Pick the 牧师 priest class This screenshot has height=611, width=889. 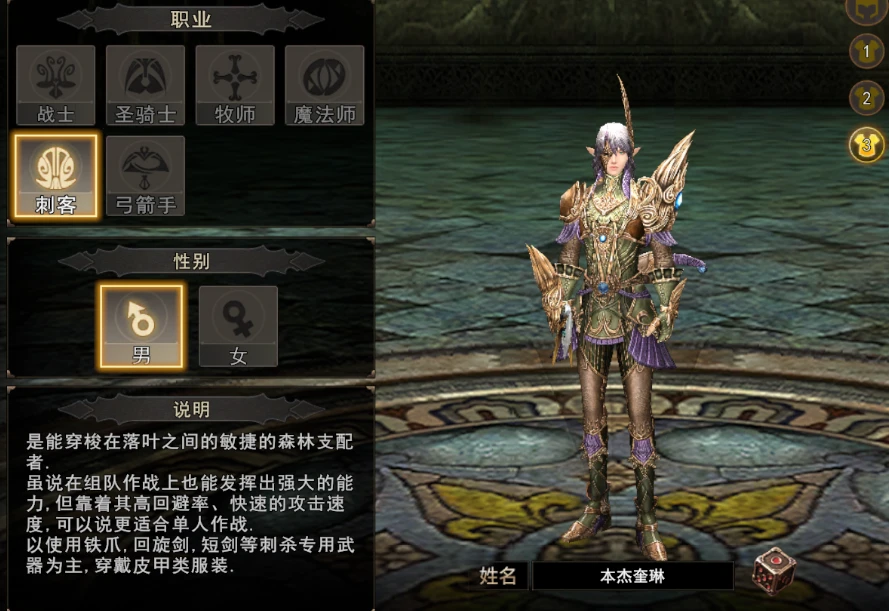pyautogui.click(x=235, y=85)
